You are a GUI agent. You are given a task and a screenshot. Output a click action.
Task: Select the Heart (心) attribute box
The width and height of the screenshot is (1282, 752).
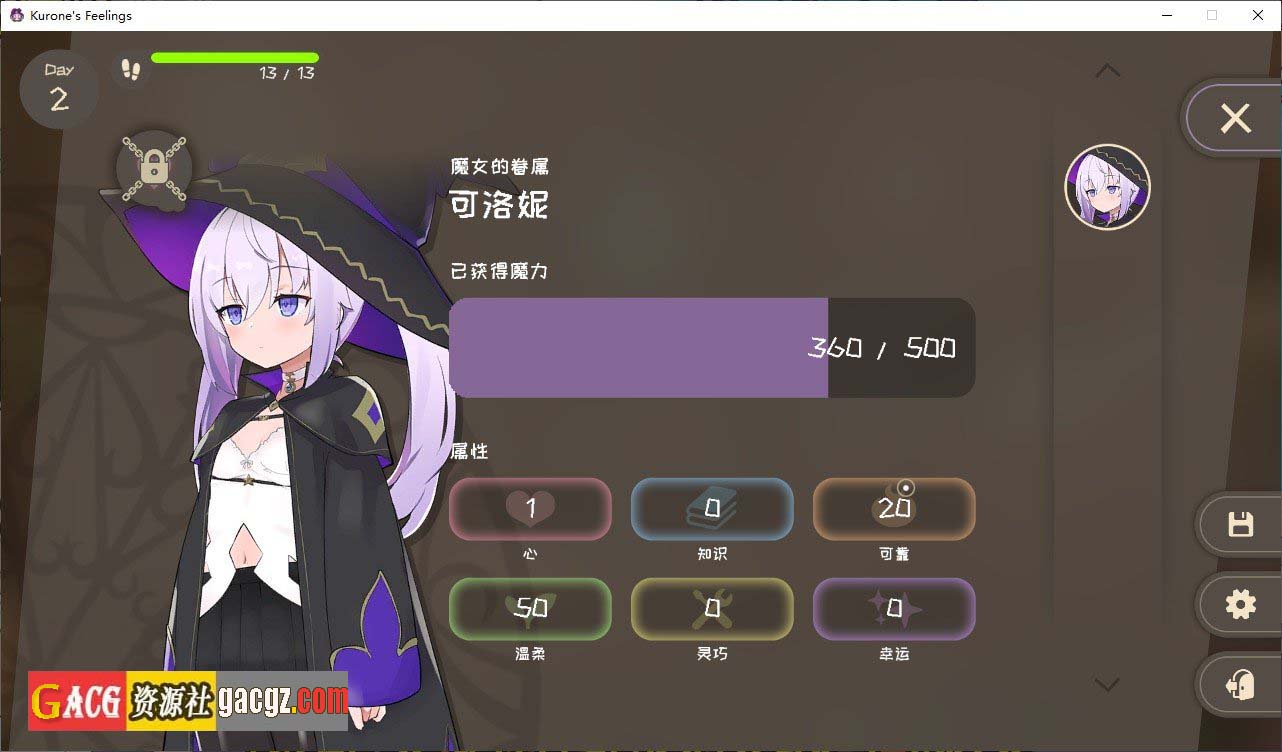click(x=530, y=509)
